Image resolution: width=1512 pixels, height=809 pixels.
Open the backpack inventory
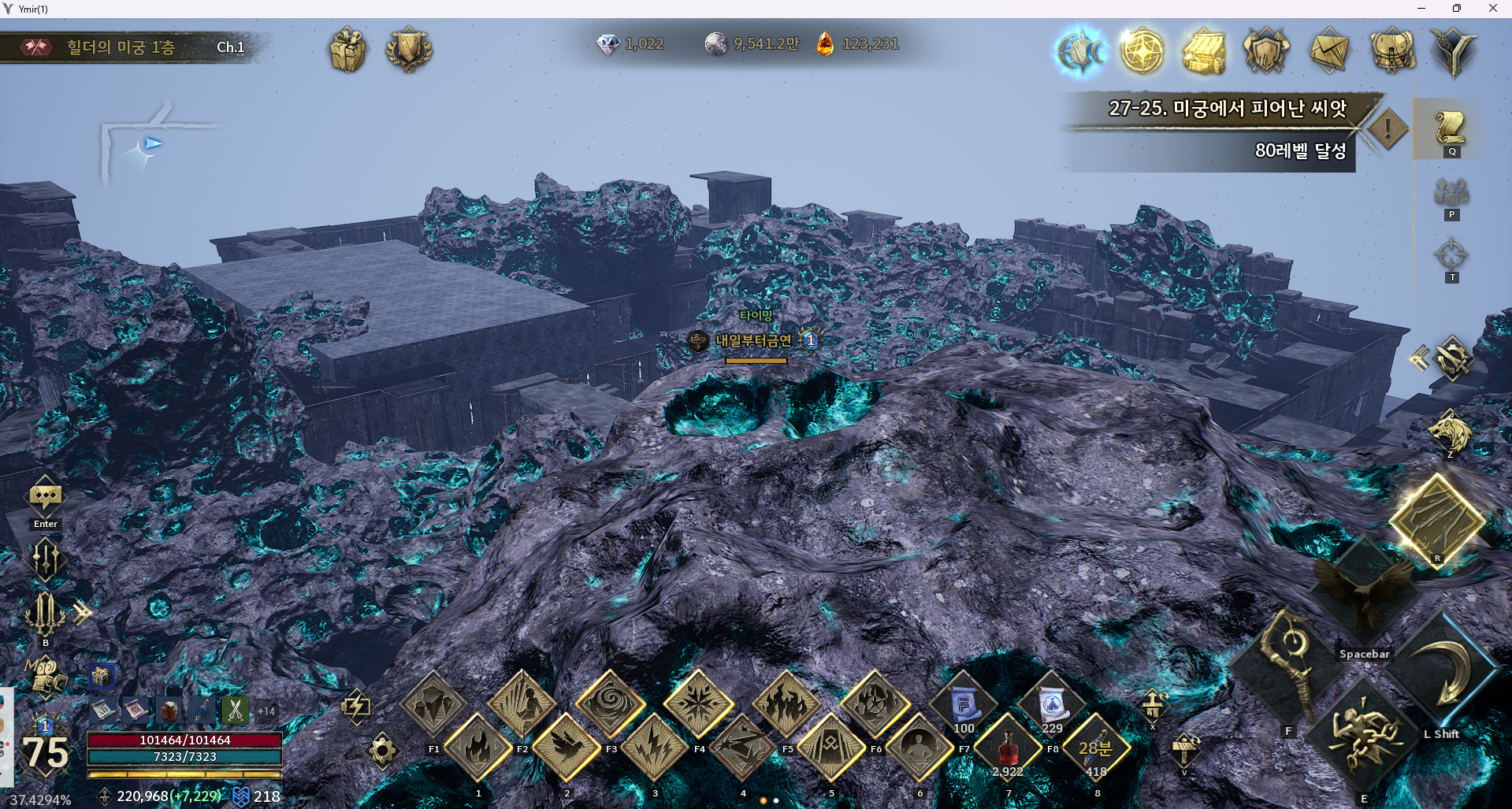click(1391, 52)
